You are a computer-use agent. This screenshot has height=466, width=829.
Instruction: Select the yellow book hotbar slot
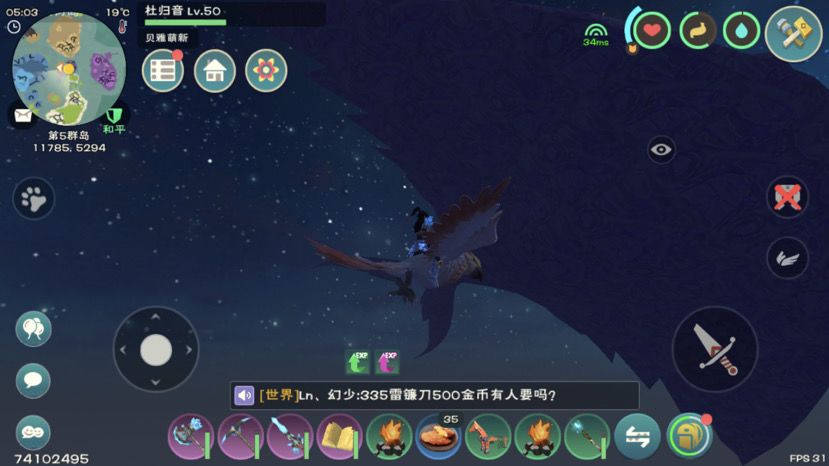coord(339,436)
